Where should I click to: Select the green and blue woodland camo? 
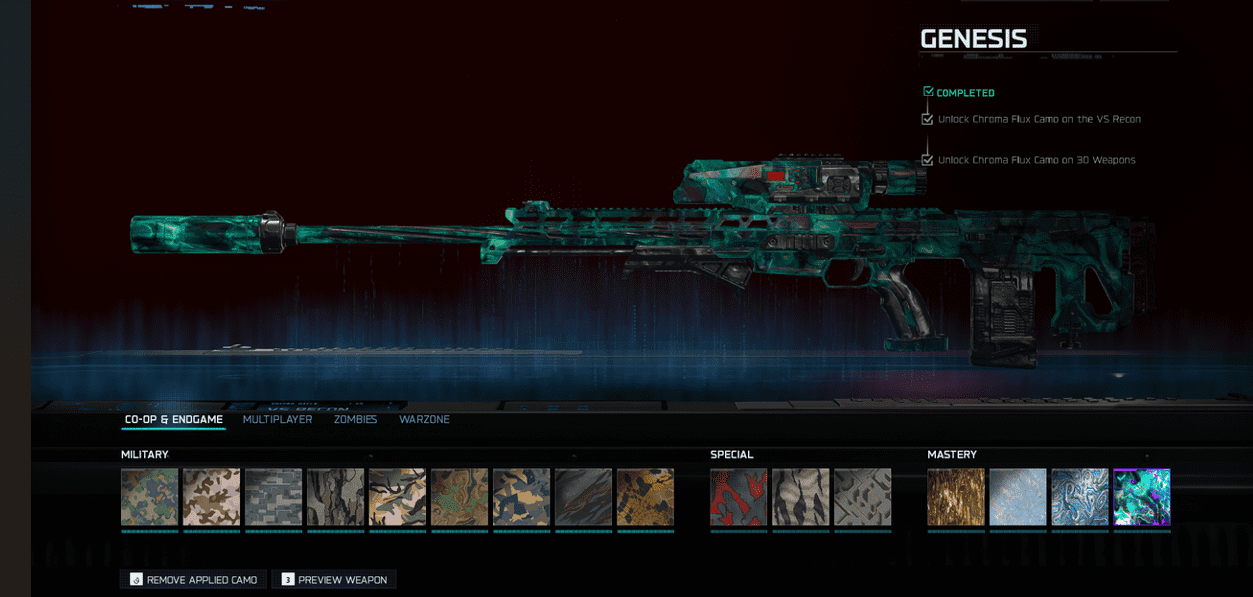tap(149, 497)
